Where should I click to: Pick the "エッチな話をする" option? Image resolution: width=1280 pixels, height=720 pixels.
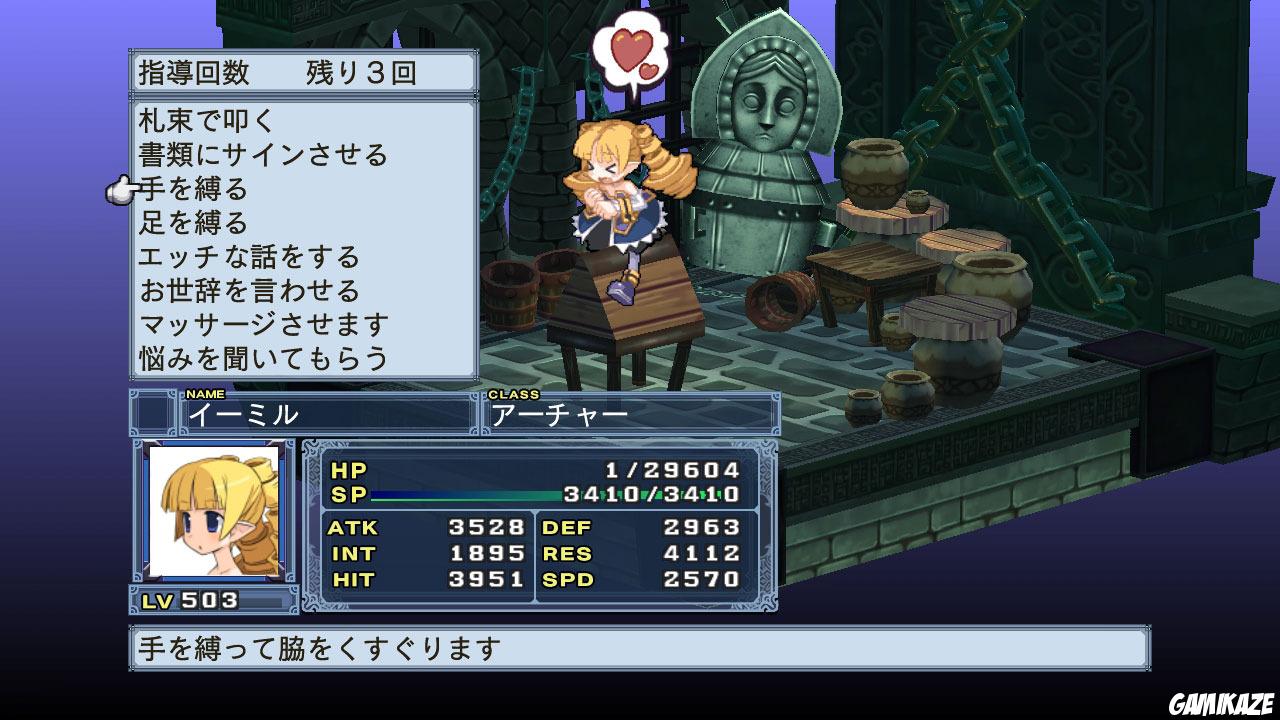point(250,255)
